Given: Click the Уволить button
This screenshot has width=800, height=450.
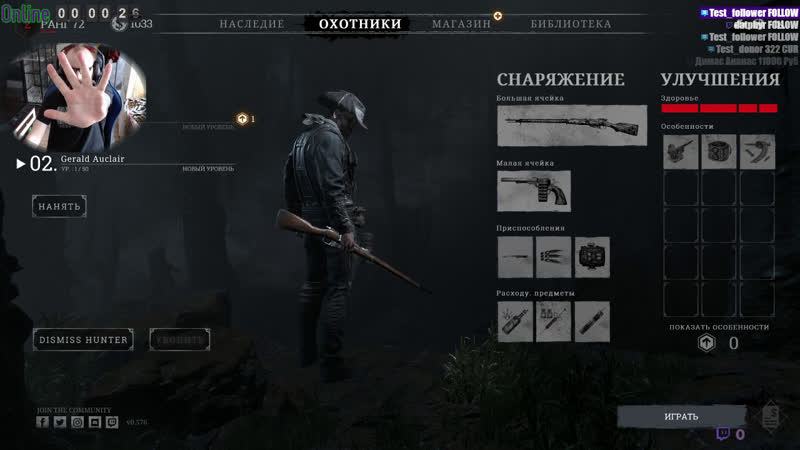Looking at the screenshot, I should click(x=180, y=340).
